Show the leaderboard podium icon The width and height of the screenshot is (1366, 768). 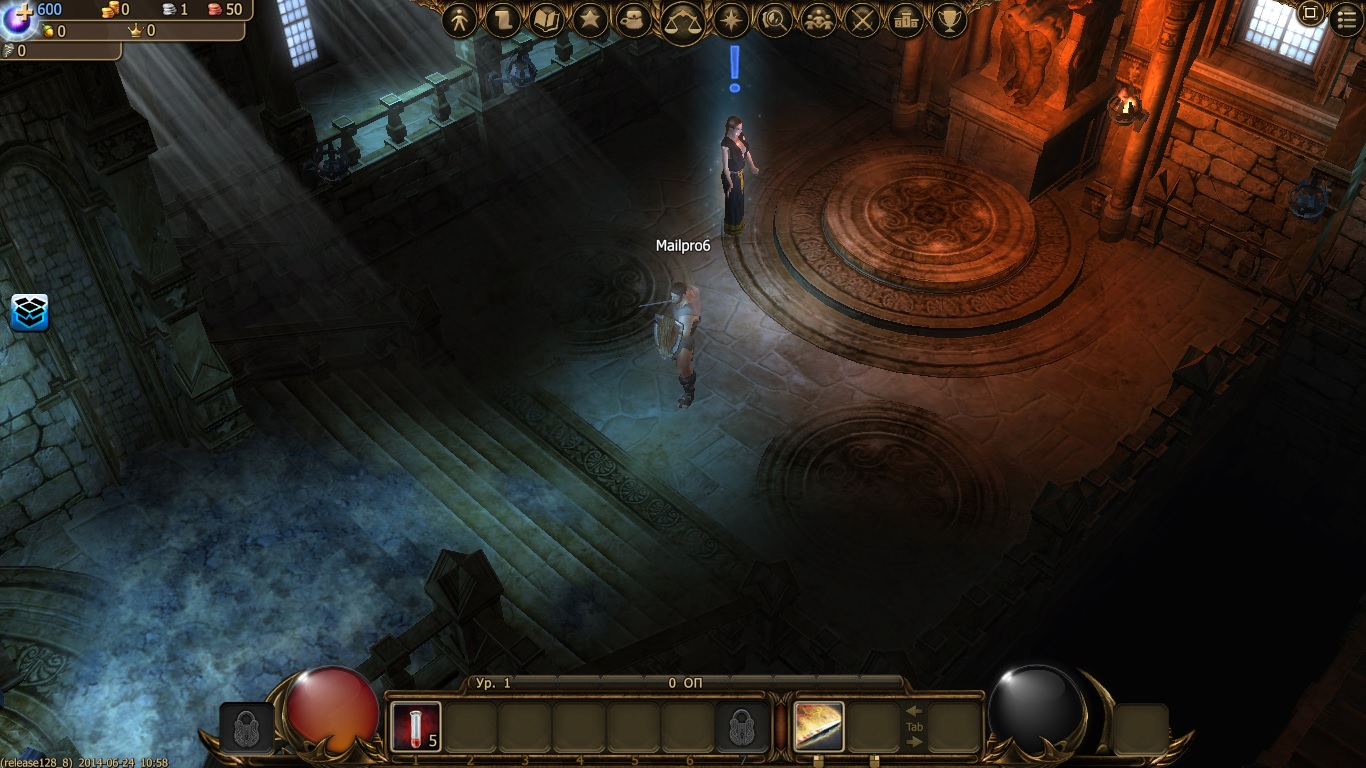click(x=906, y=20)
